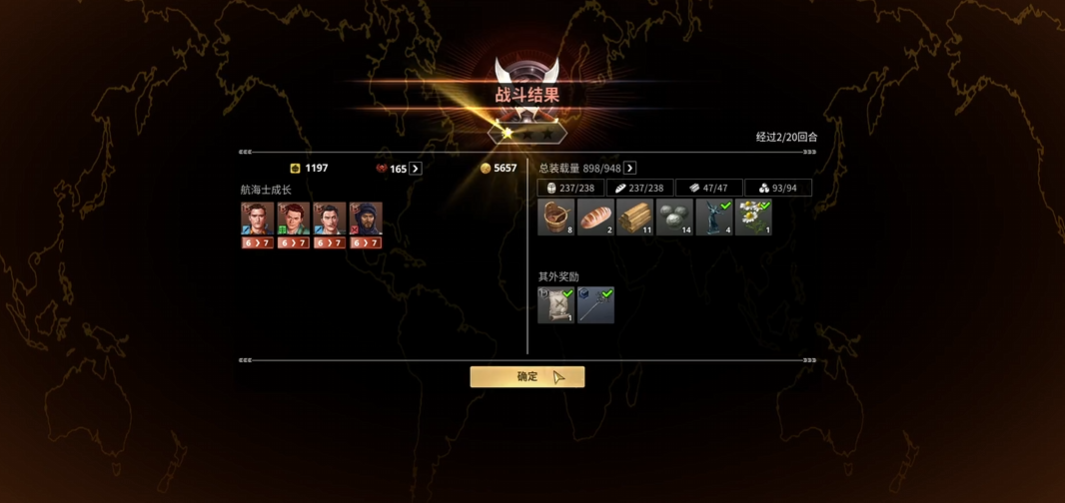Select the grey stone balls item

point(675,217)
